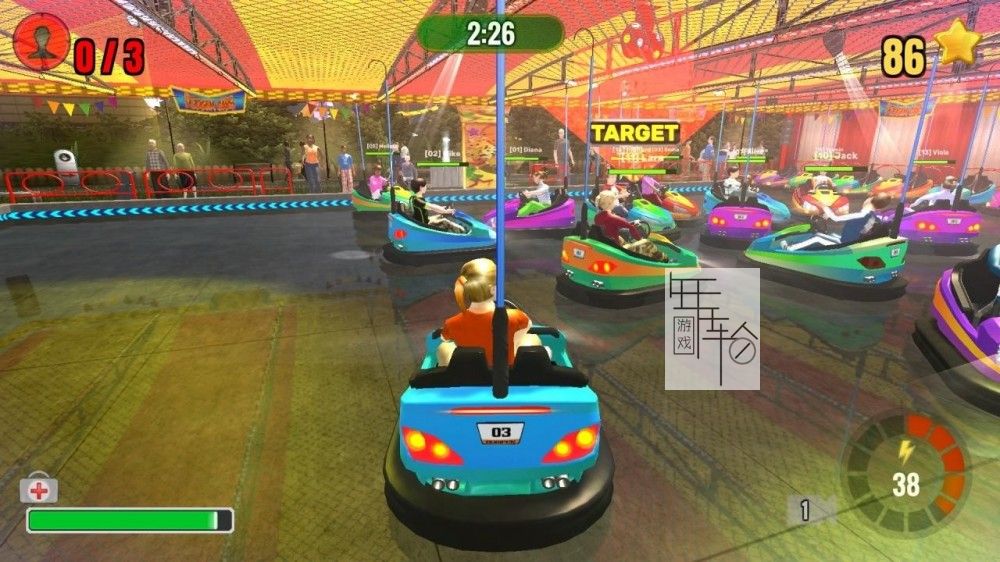Click the gold star score icon
This screenshot has width=1000, height=562.
click(x=955, y=46)
